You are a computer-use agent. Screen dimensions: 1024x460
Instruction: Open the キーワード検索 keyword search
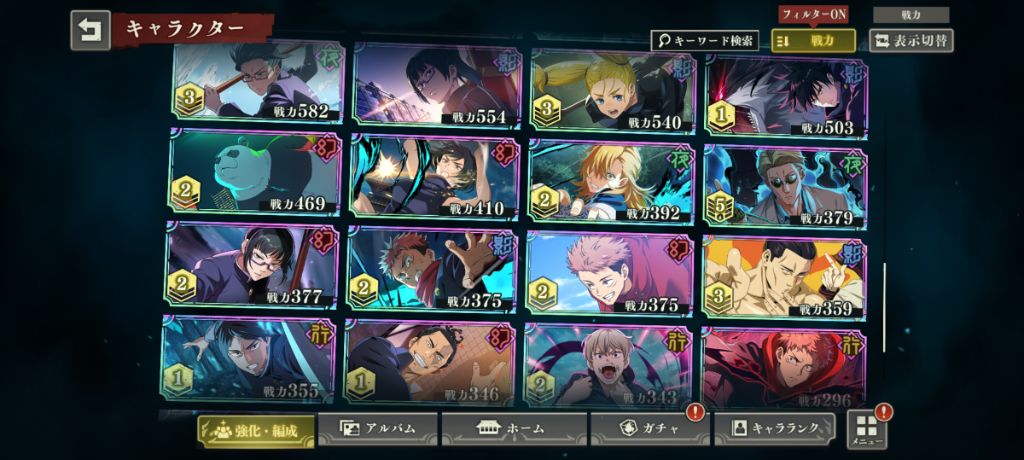(705, 40)
